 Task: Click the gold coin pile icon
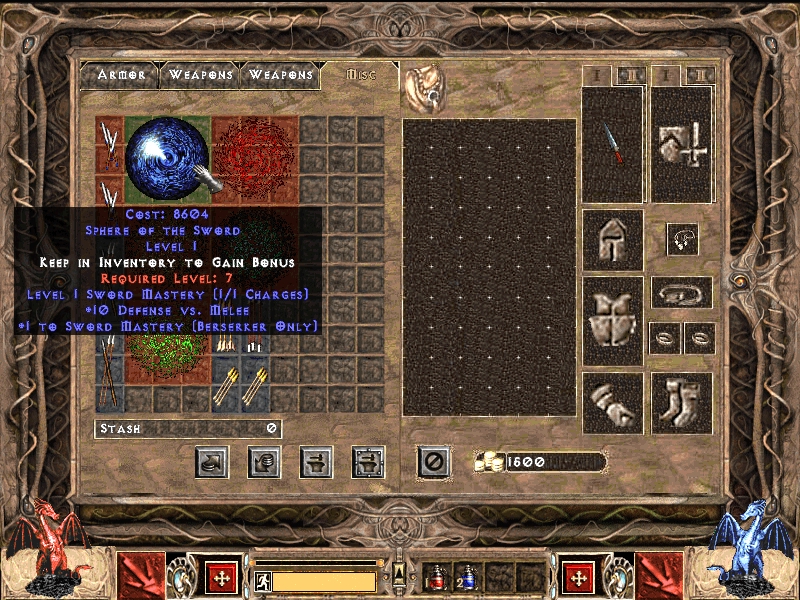pyautogui.click(x=489, y=462)
